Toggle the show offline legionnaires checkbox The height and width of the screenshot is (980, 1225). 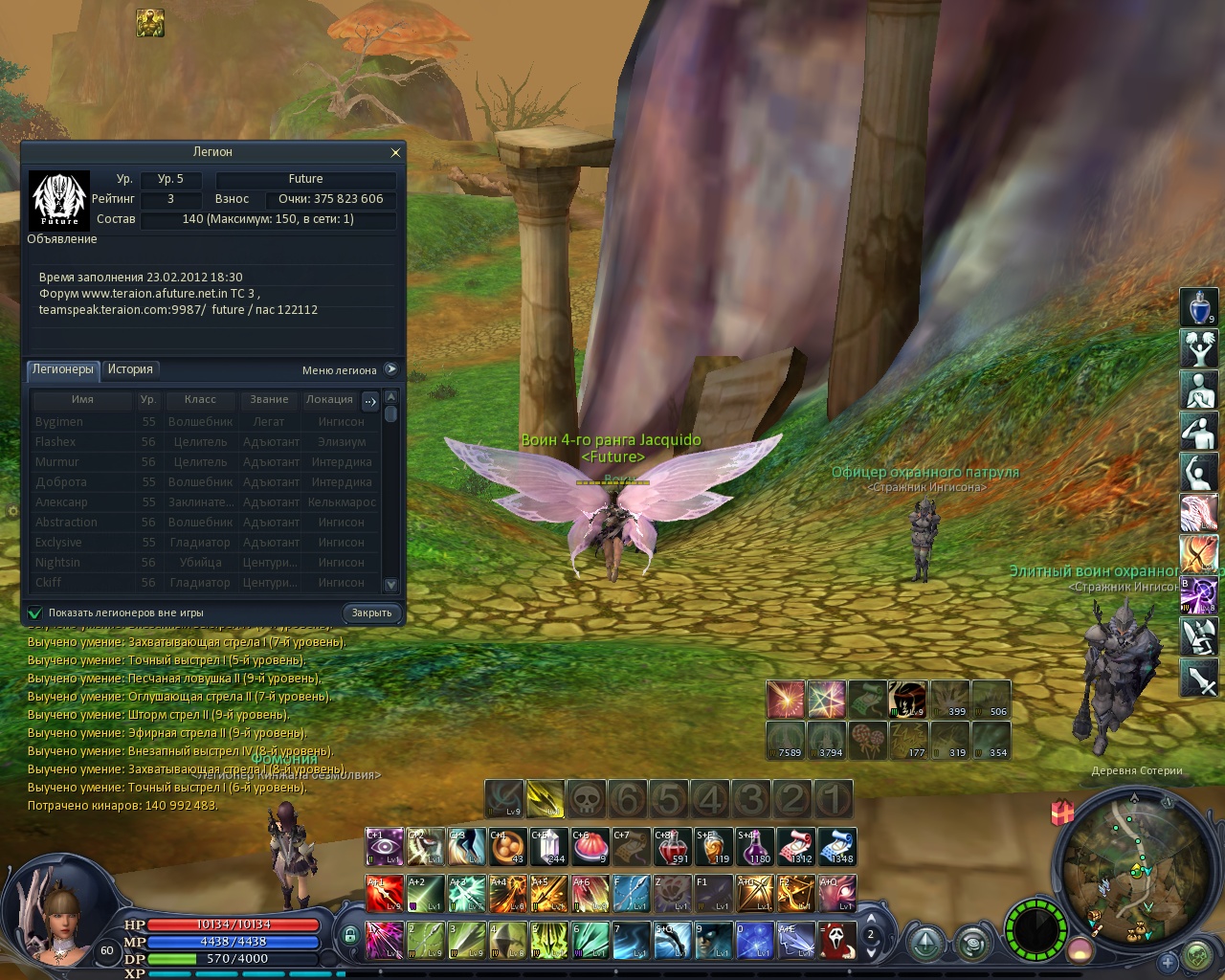(x=35, y=612)
